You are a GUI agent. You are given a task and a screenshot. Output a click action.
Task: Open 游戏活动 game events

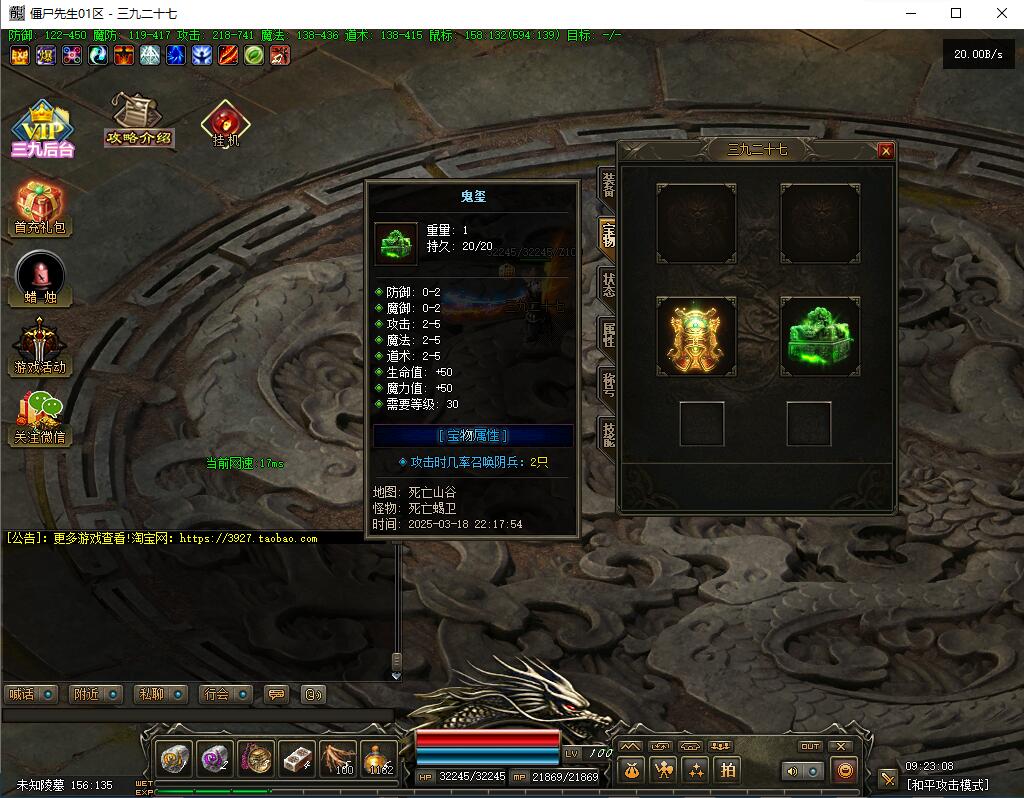[41, 346]
